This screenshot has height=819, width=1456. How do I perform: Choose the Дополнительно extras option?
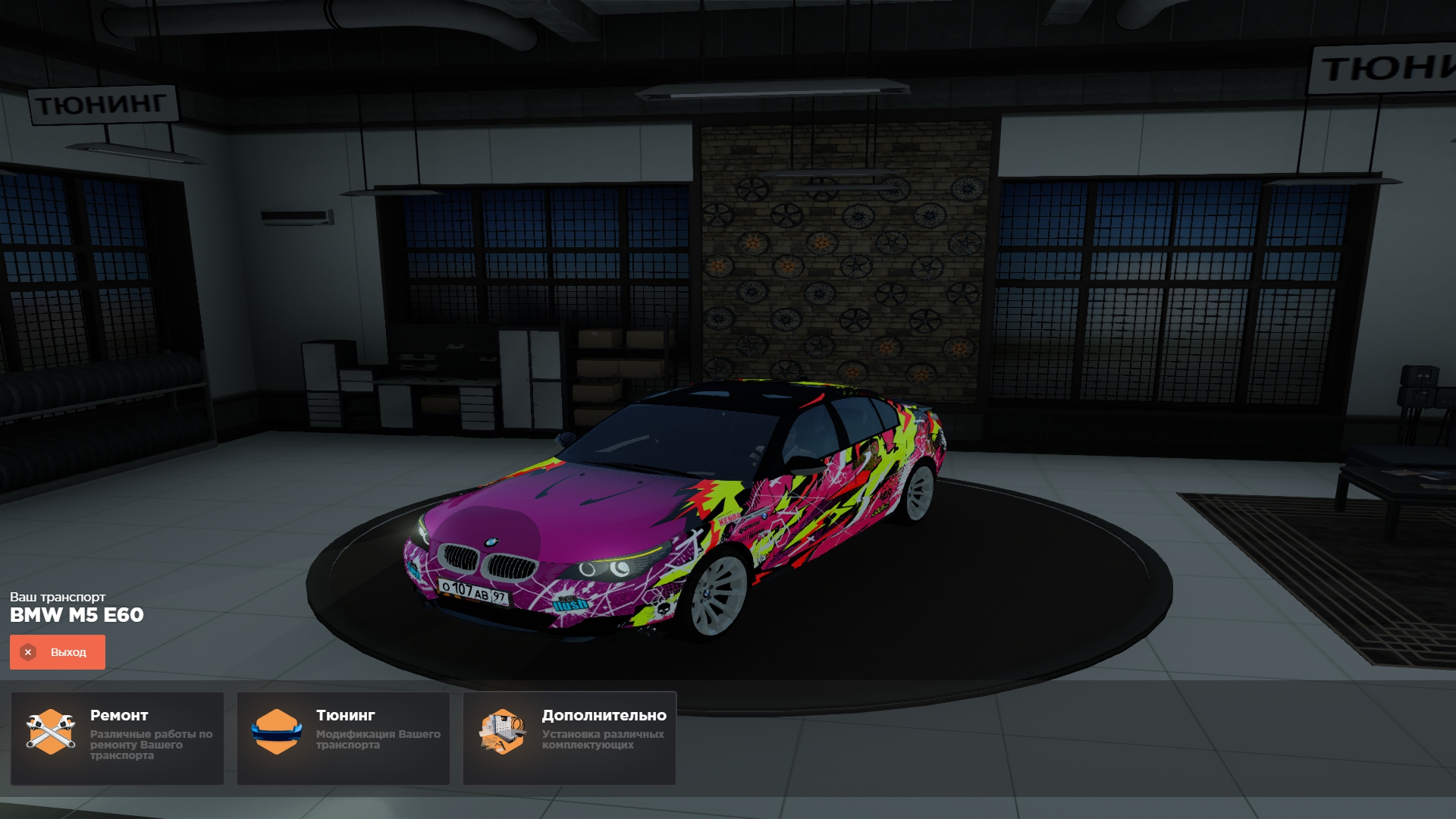click(x=570, y=737)
